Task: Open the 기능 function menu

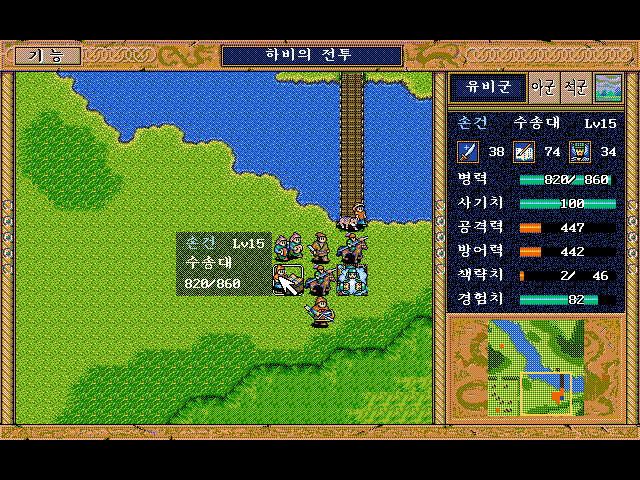Action: (48, 56)
